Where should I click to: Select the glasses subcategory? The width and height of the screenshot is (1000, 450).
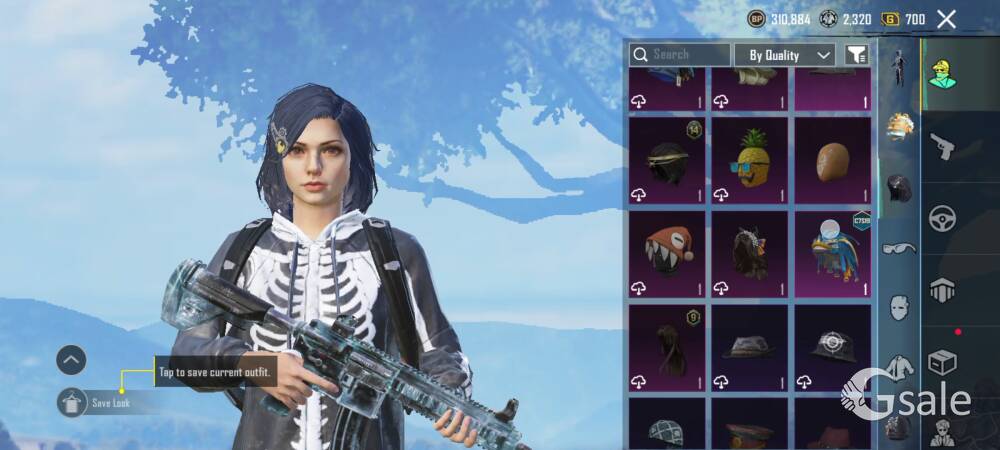point(899,248)
